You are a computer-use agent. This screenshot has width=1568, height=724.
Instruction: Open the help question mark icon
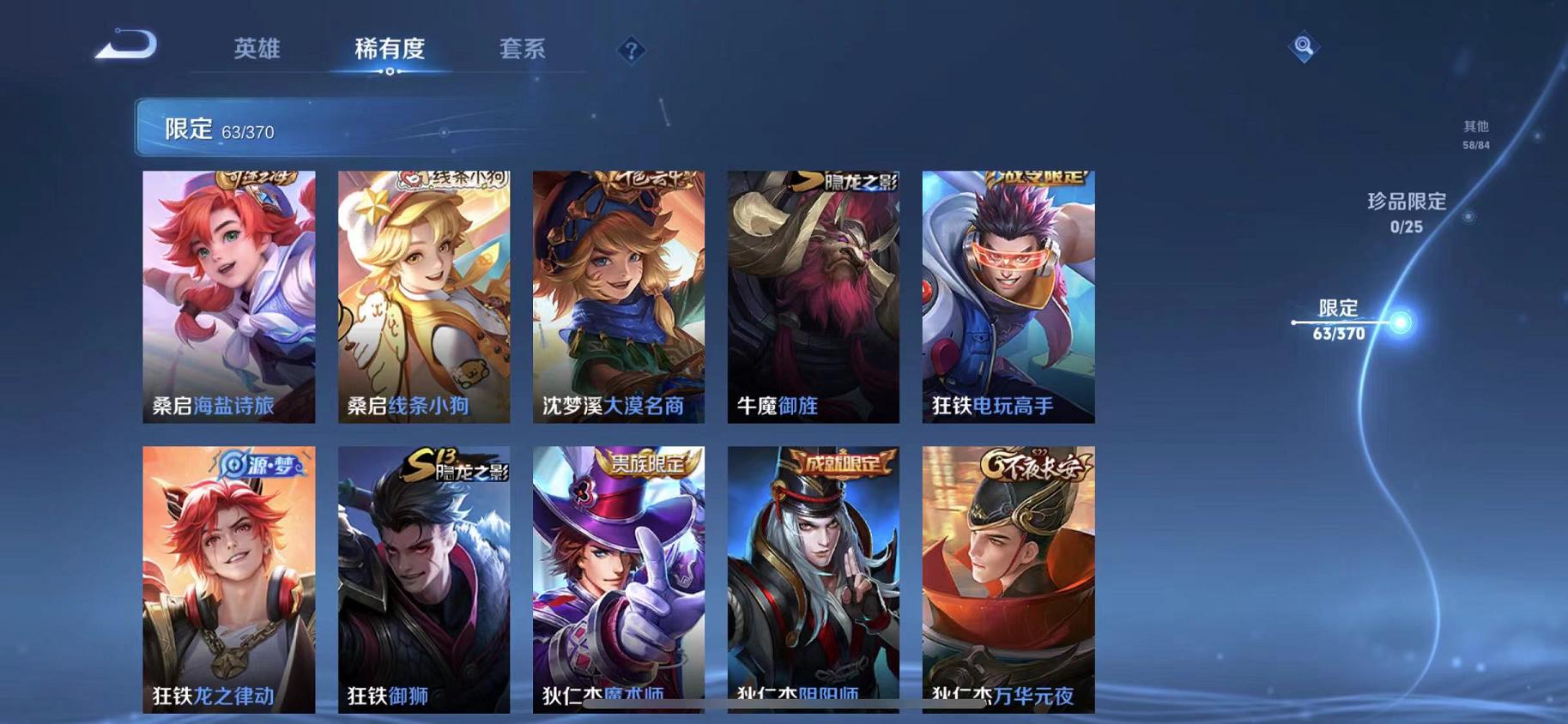[632, 51]
